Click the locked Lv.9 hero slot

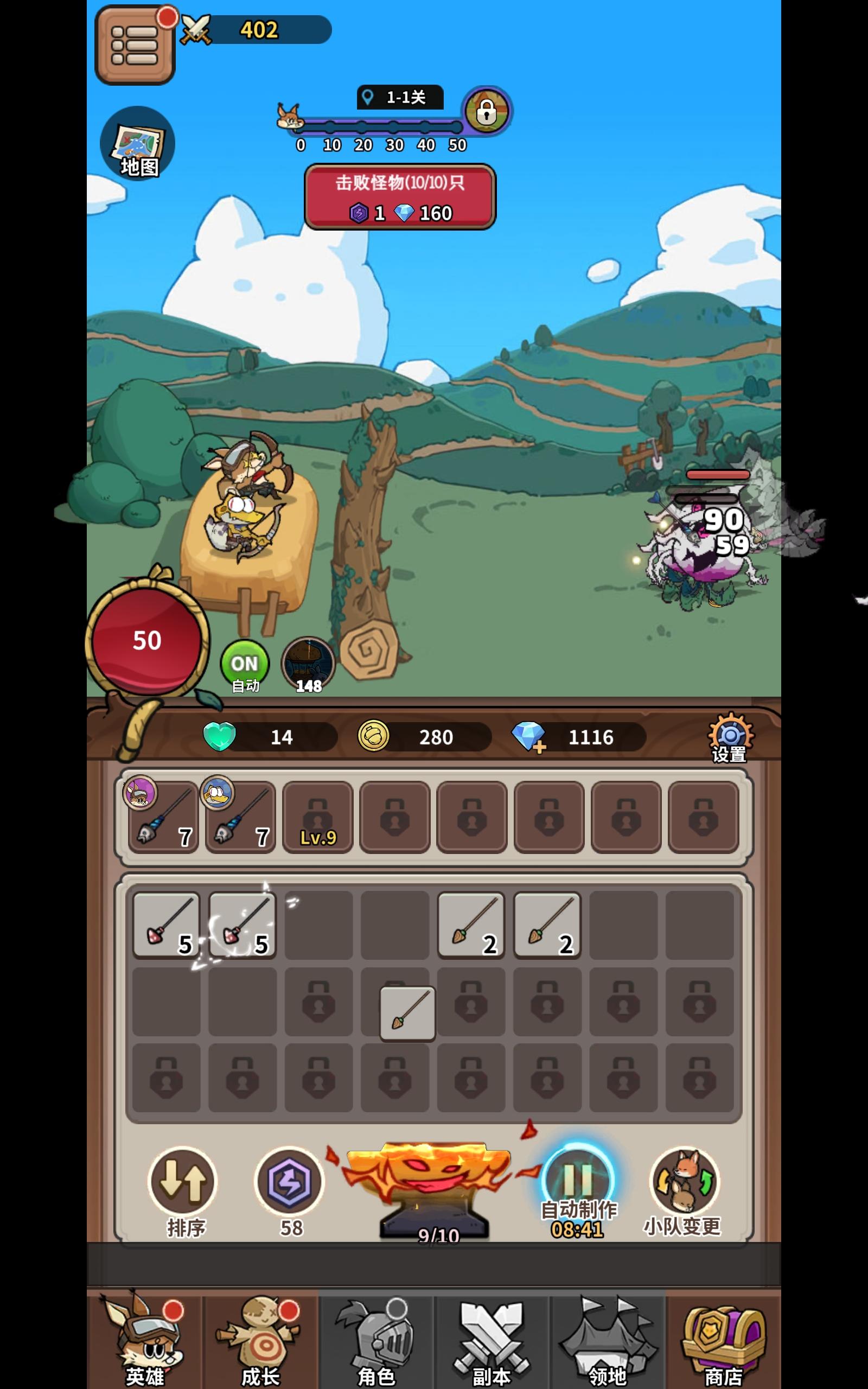[x=317, y=817]
